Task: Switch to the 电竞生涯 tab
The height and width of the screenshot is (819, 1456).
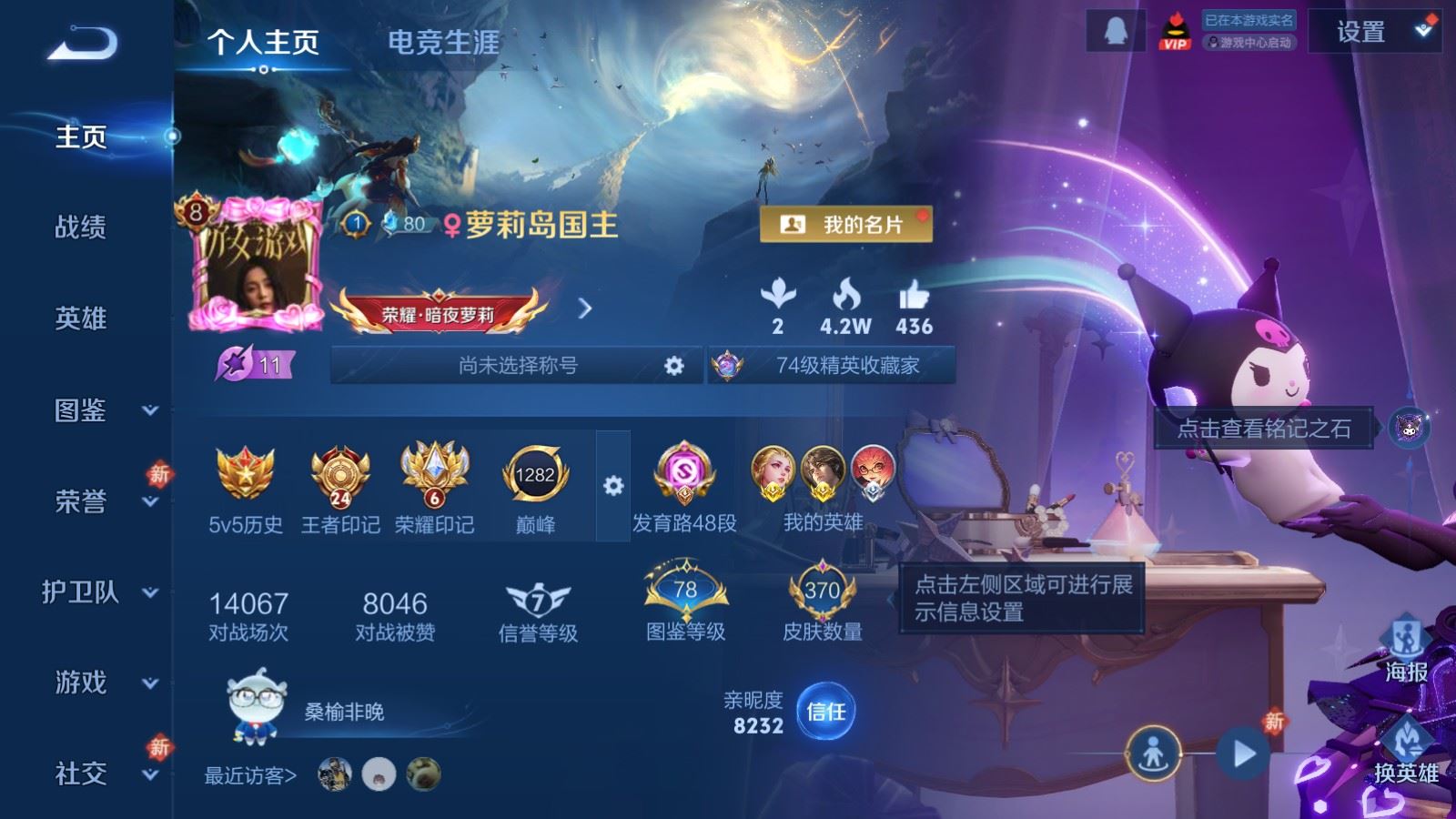Action: point(443,42)
